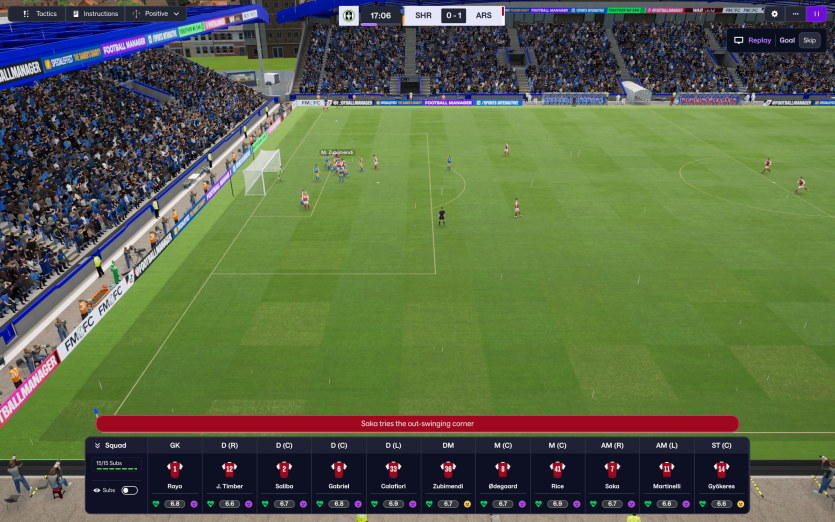Click the settings gear icon
835x522 pixels.
pyautogui.click(x=774, y=14)
